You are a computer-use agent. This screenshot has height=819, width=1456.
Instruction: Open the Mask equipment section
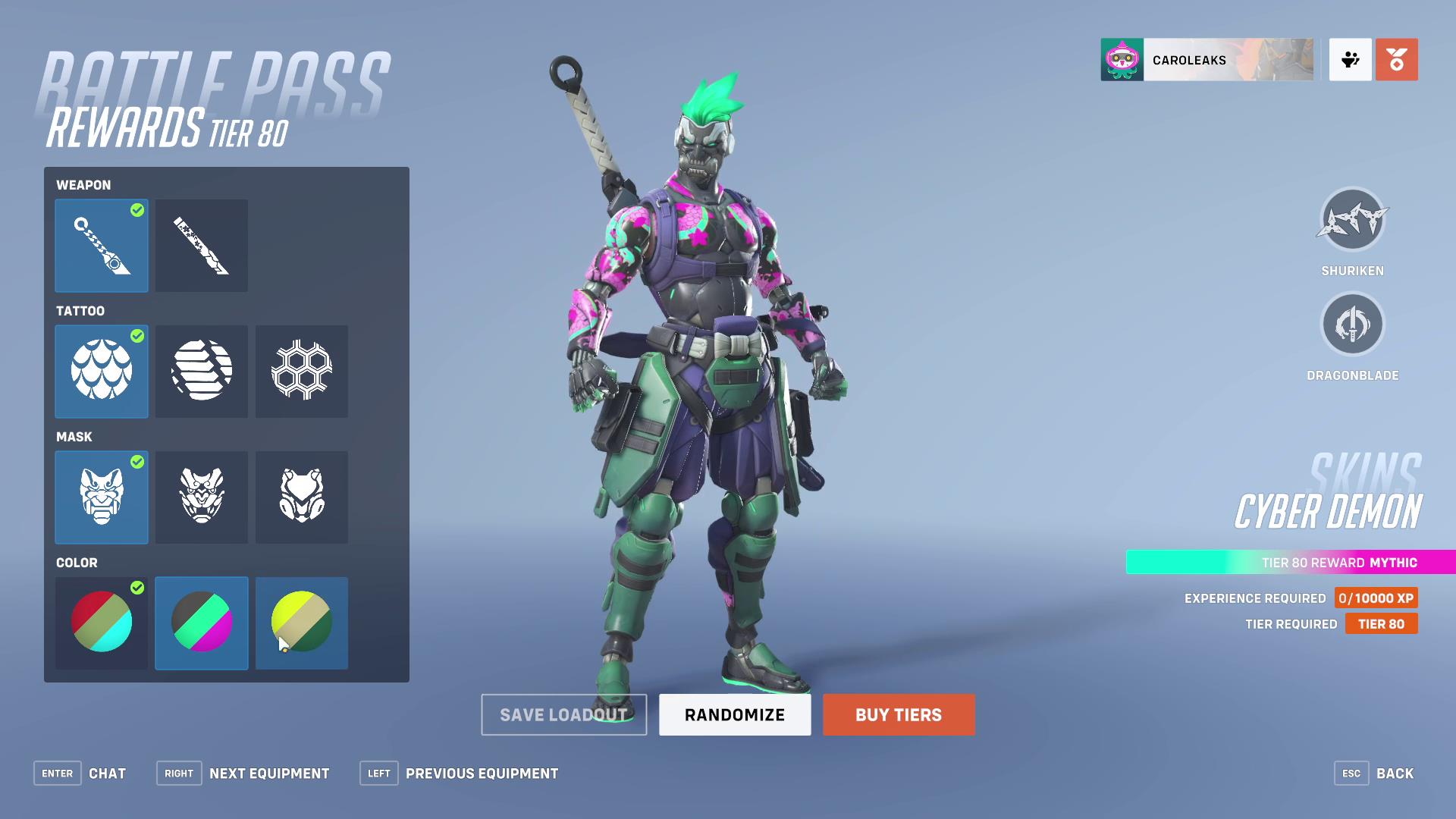click(73, 436)
